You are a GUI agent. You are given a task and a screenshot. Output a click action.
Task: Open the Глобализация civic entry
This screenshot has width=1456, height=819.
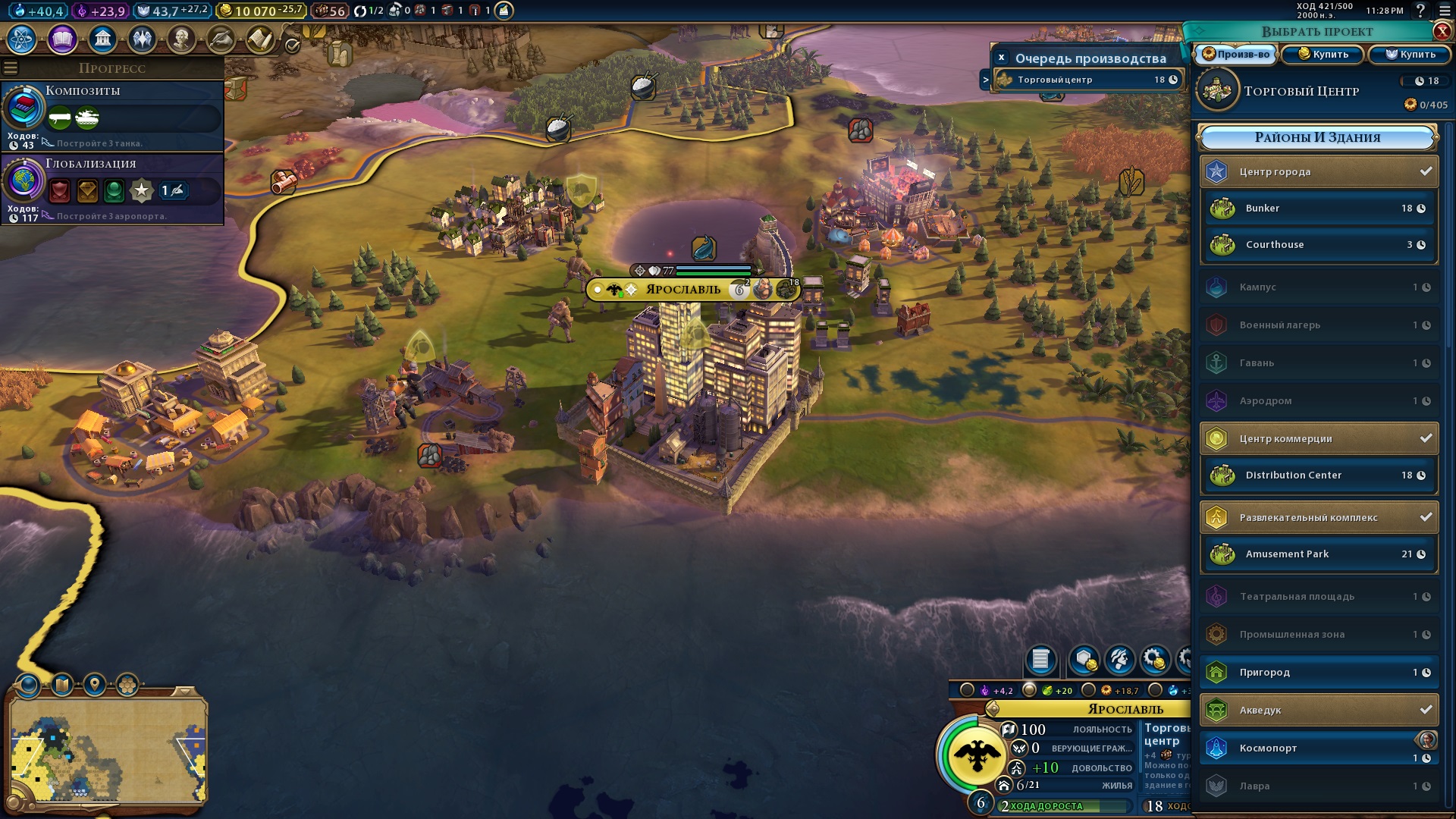click(112, 188)
